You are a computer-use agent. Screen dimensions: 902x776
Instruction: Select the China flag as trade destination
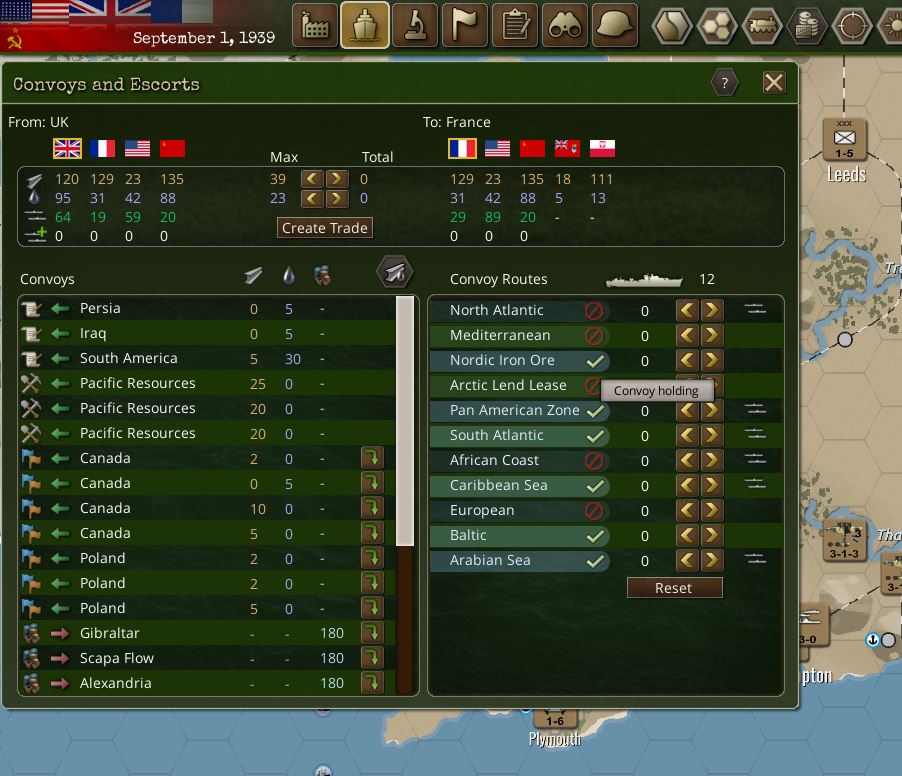[532, 149]
